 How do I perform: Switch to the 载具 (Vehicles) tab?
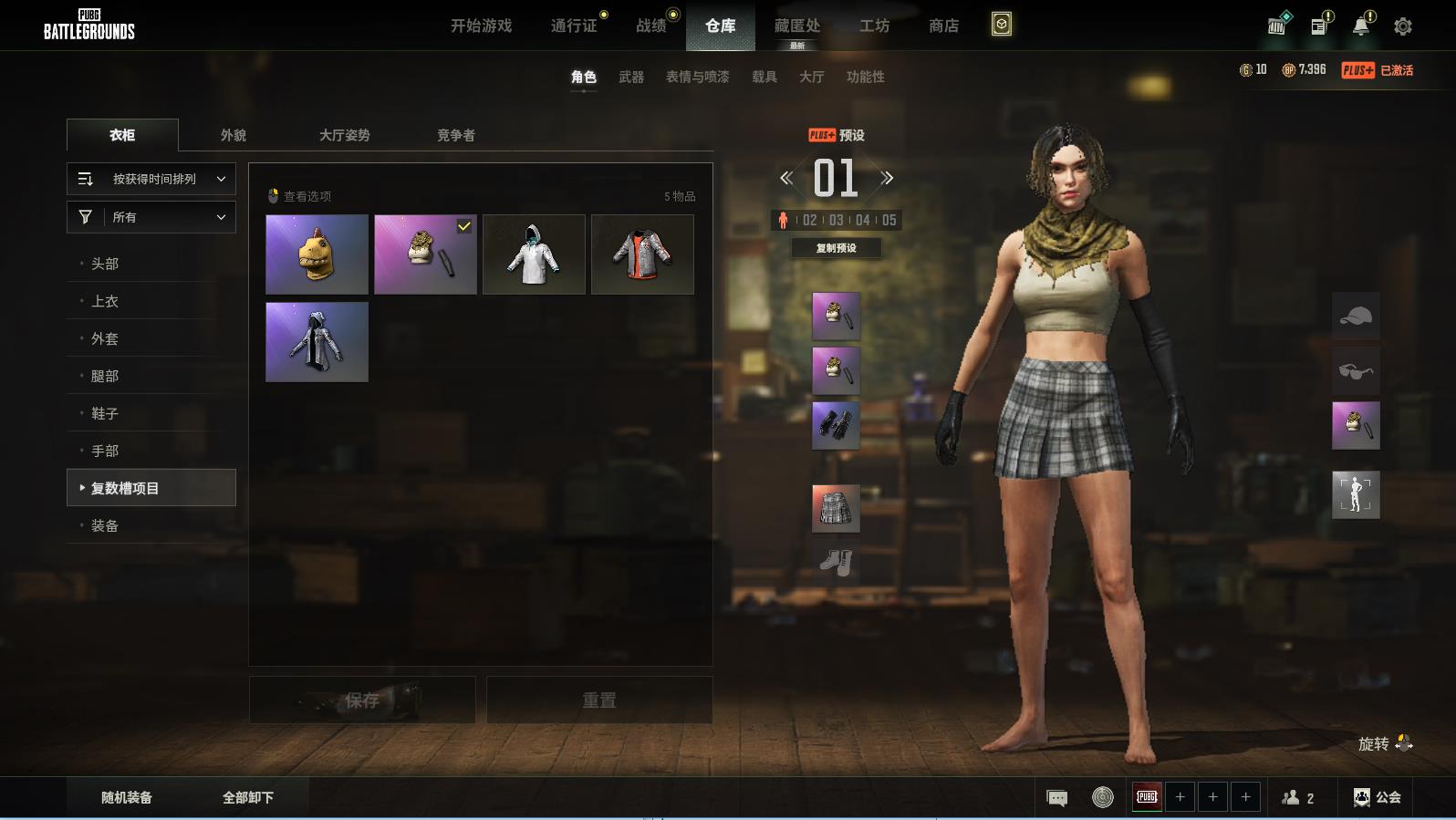pyautogui.click(x=764, y=77)
